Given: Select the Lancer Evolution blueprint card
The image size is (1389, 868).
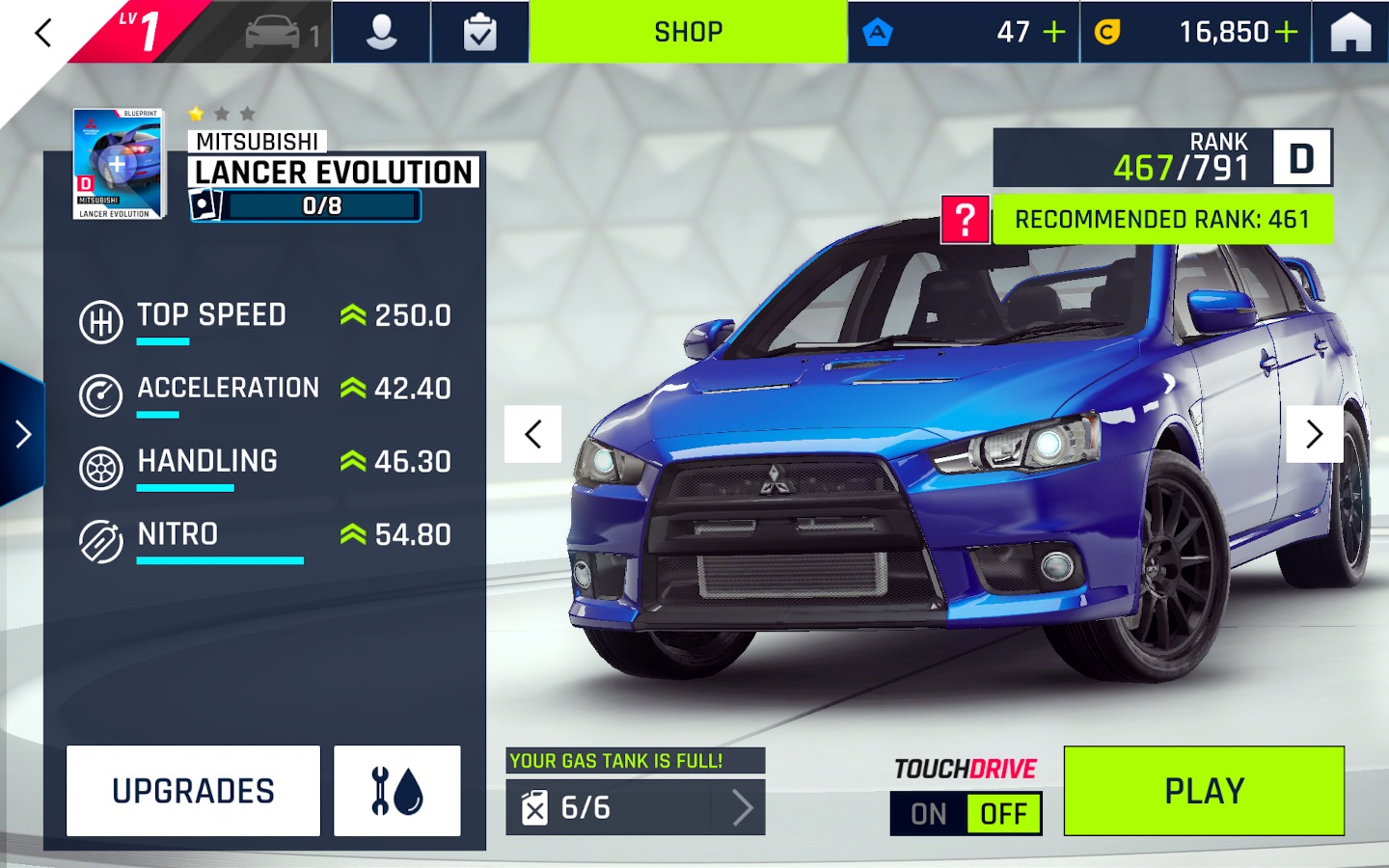Looking at the screenshot, I should [x=119, y=164].
